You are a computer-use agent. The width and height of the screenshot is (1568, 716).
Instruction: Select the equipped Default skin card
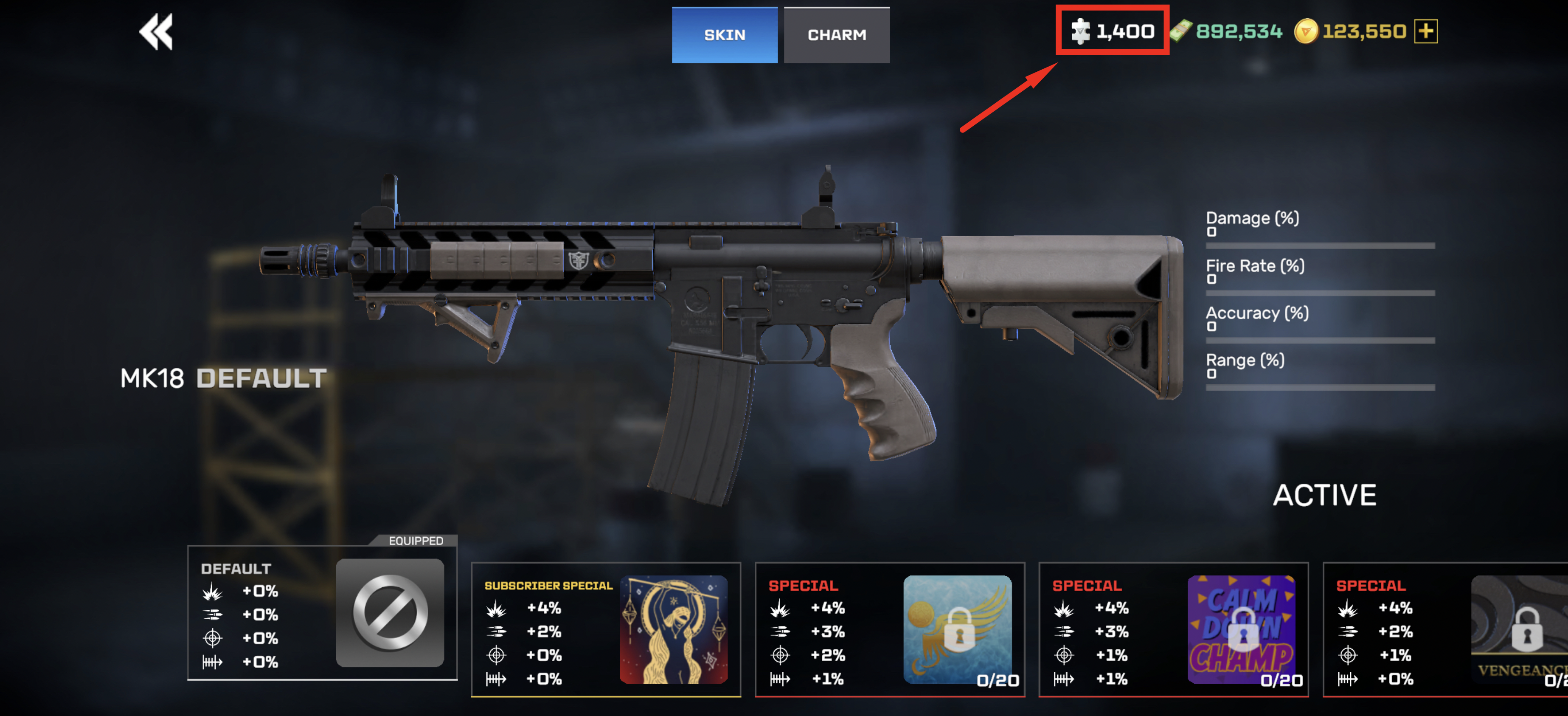(x=322, y=612)
